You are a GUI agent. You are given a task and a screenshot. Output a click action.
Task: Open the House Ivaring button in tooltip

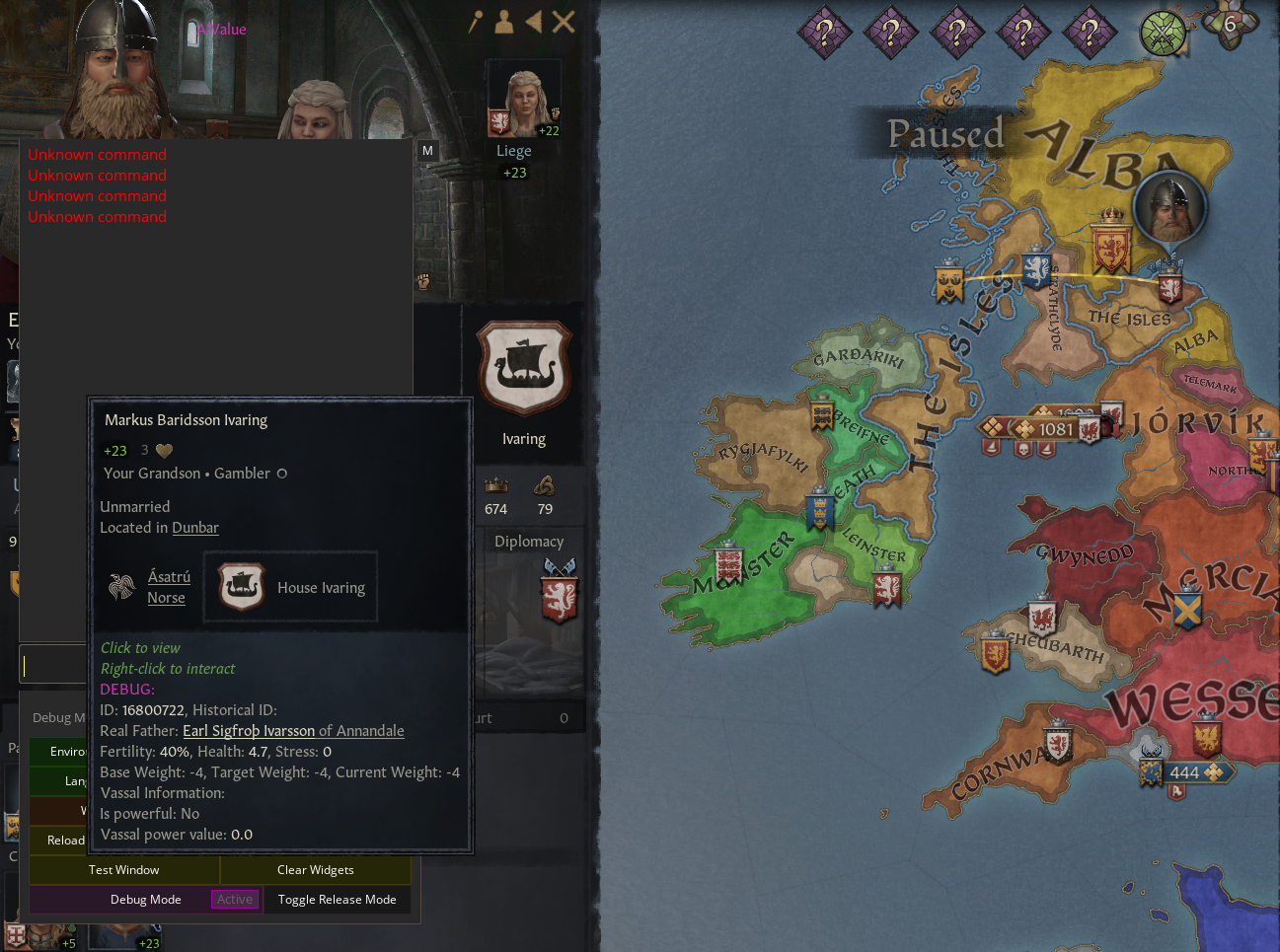[x=290, y=588]
